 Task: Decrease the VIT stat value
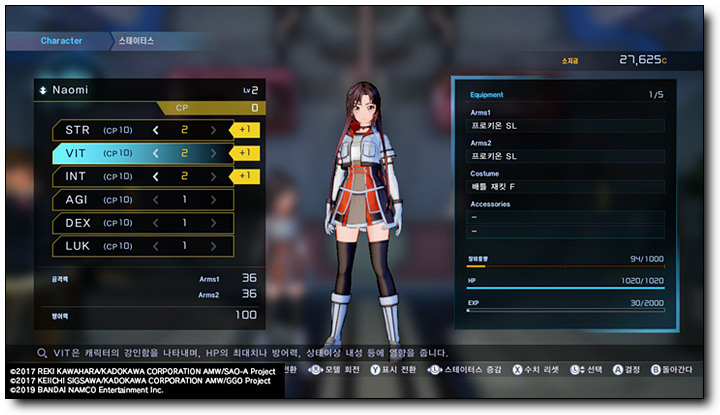tap(156, 153)
